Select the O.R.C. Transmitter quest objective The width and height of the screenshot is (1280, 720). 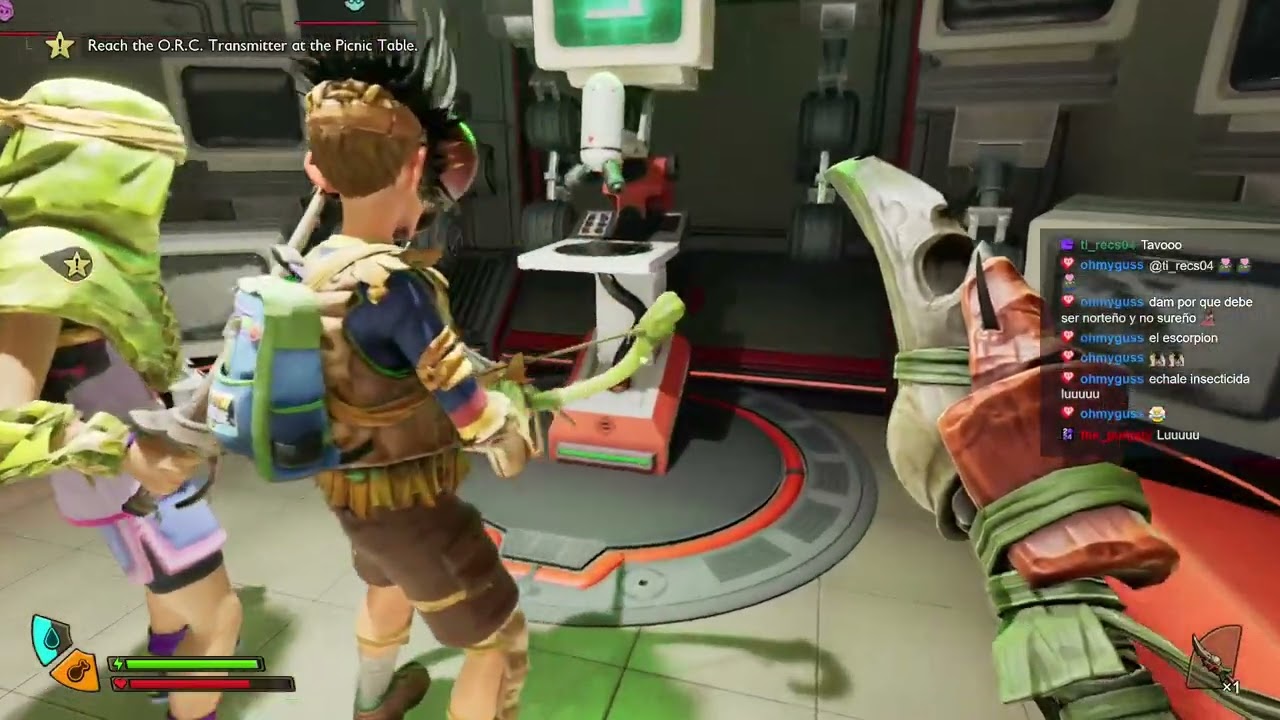coord(252,45)
